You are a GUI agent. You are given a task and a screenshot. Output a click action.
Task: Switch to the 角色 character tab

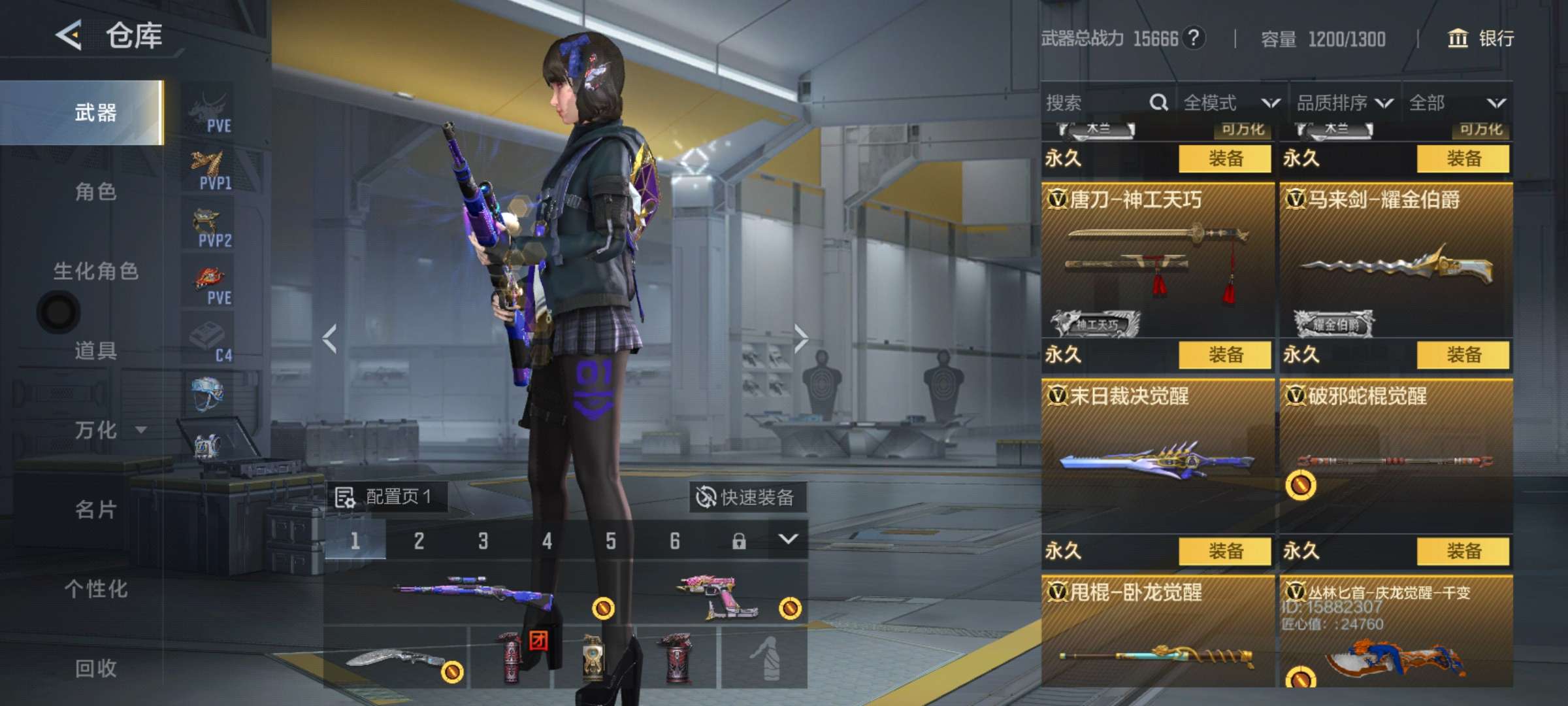(x=95, y=192)
